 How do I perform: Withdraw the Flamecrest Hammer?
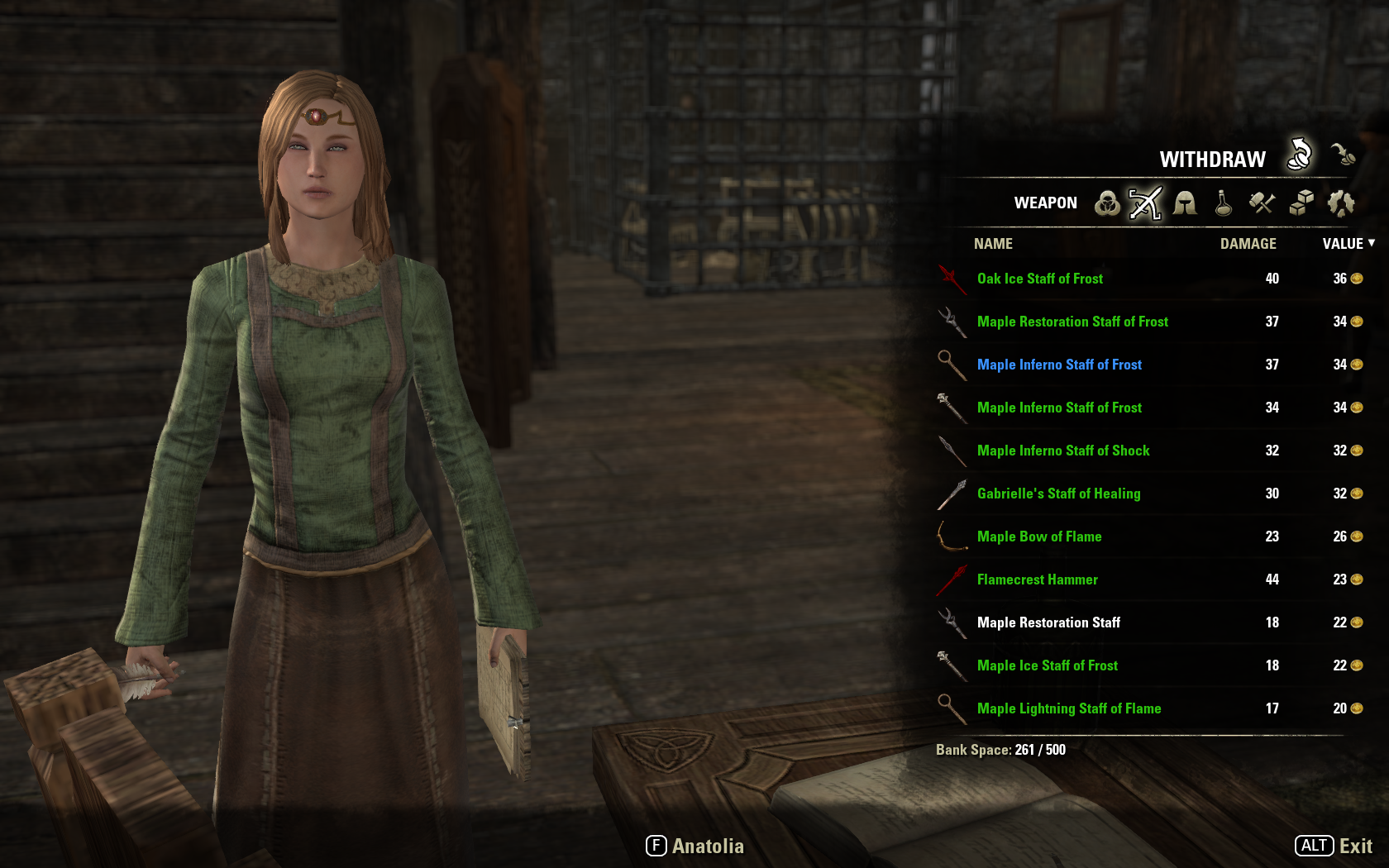1037,579
